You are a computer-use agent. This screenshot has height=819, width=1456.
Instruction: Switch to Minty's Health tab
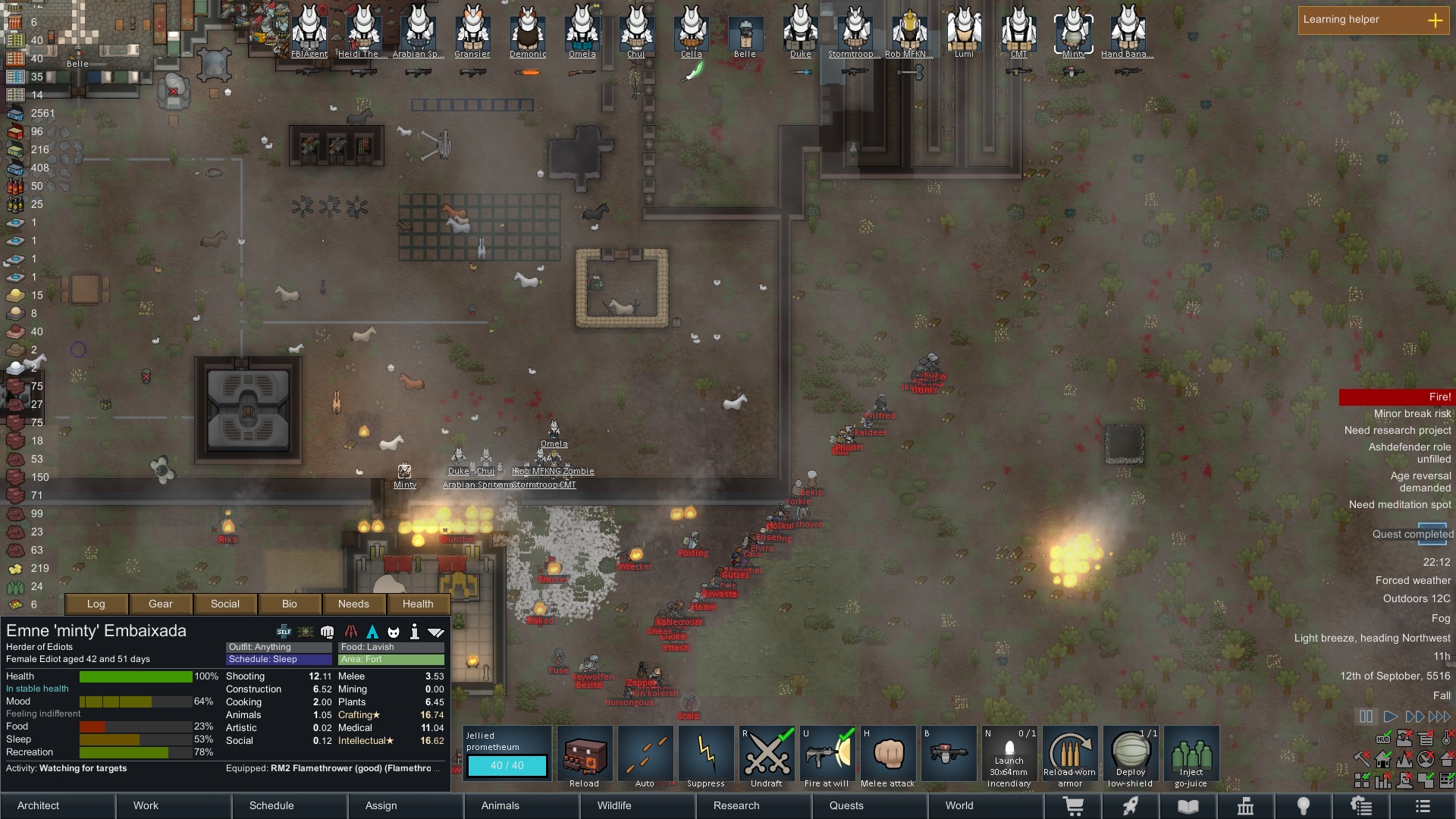[x=417, y=604]
